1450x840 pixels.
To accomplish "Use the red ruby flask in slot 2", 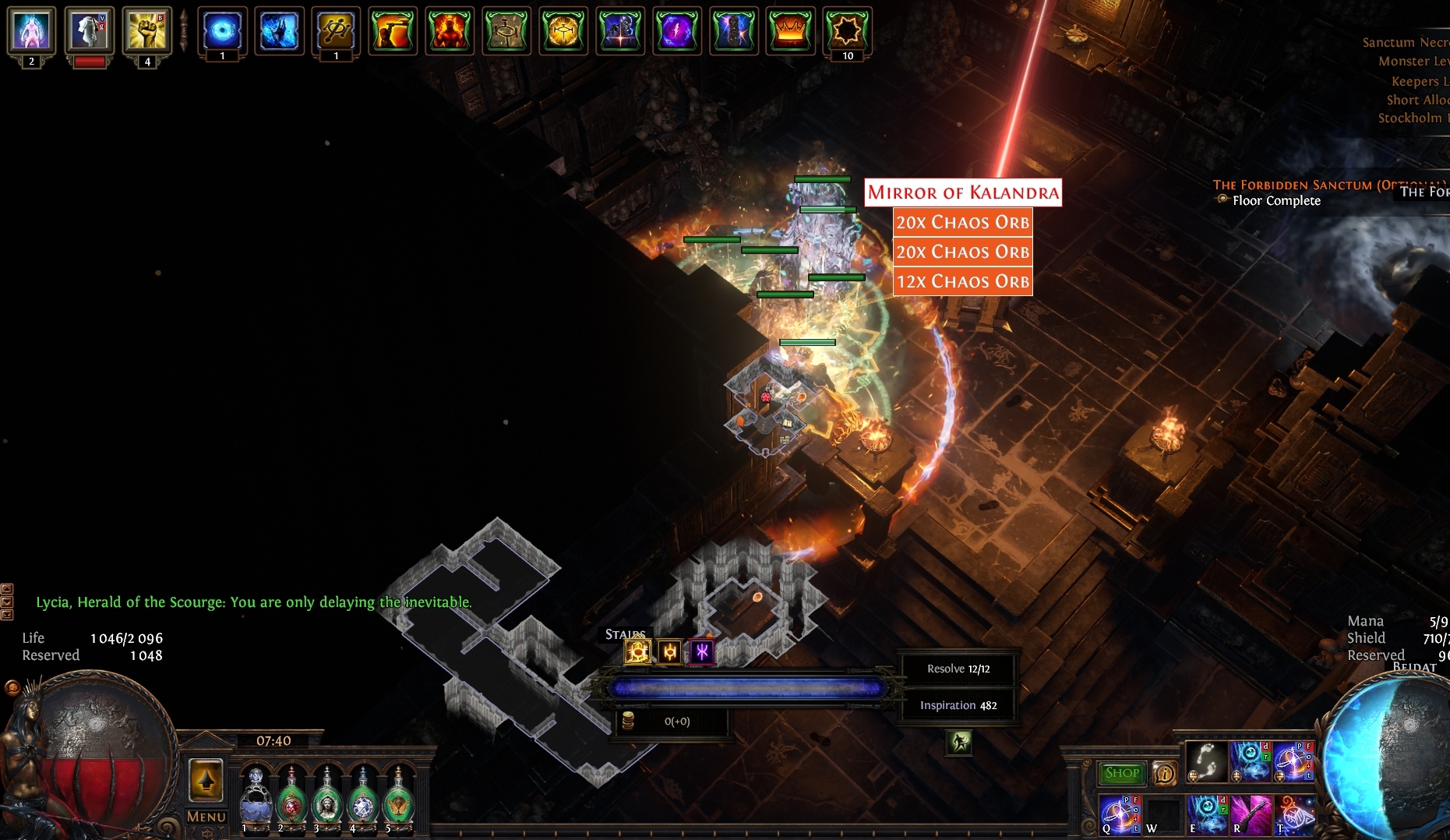I will pyautogui.click(x=291, y=798).
